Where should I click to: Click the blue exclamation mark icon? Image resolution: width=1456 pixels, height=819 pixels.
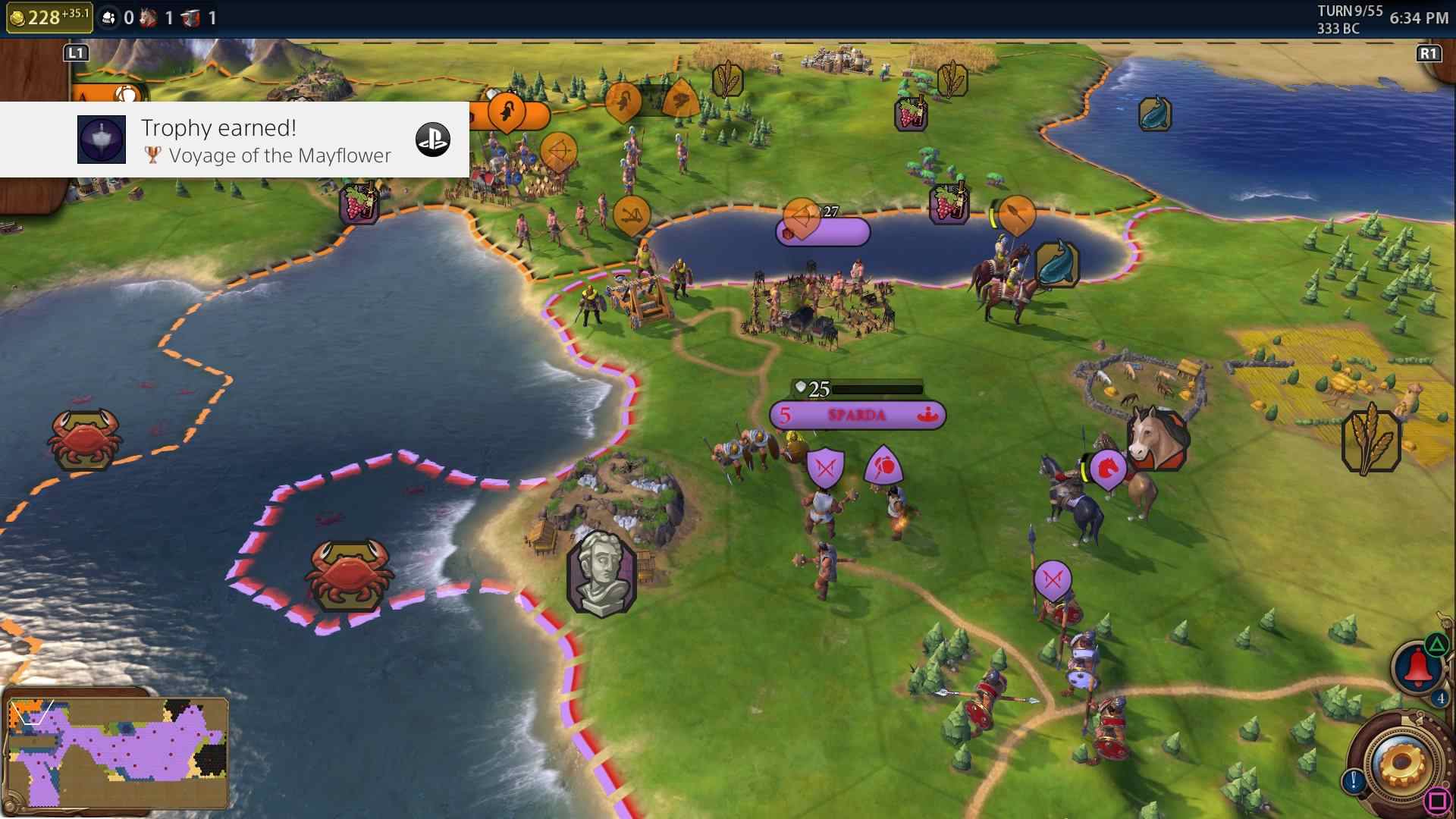tap(1353, 780)
